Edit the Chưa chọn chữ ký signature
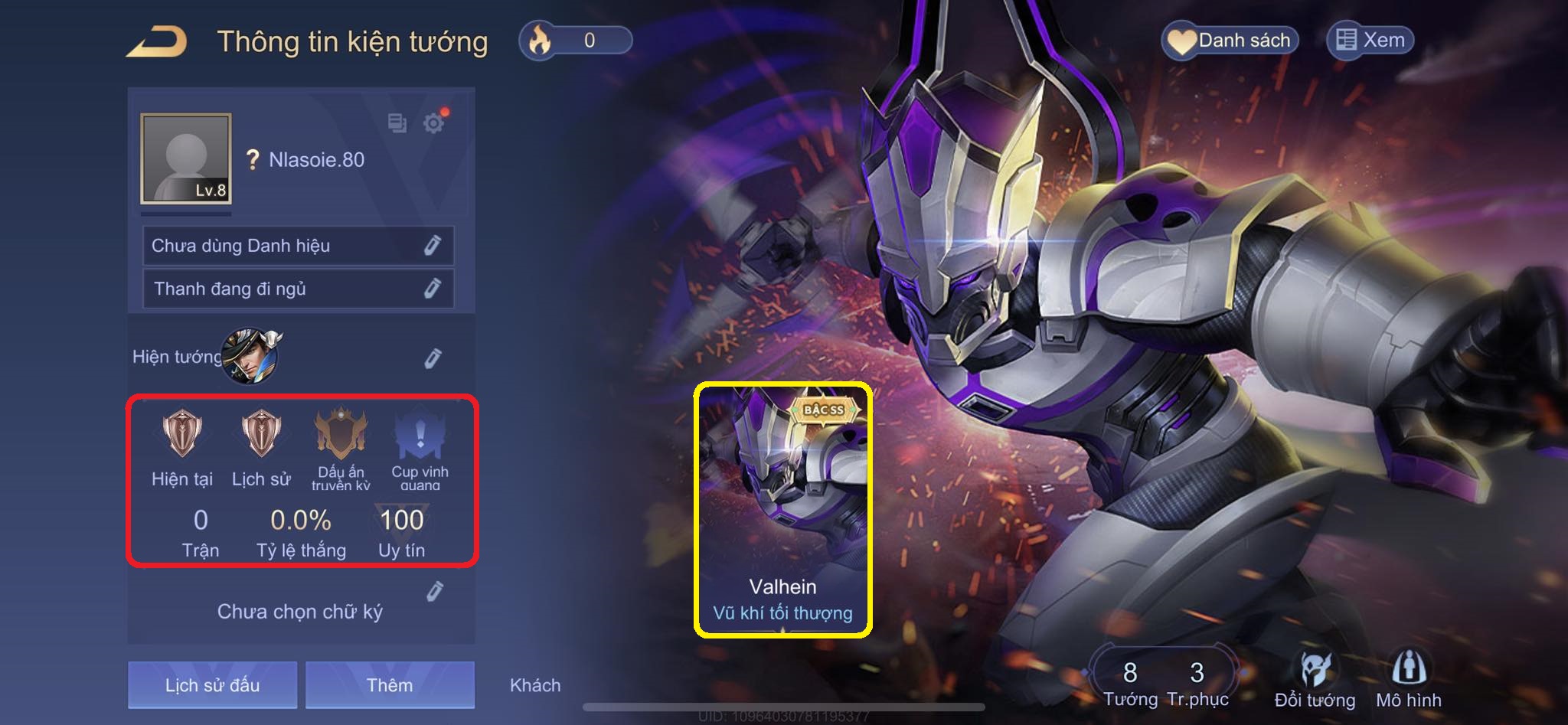 point(434,592)
